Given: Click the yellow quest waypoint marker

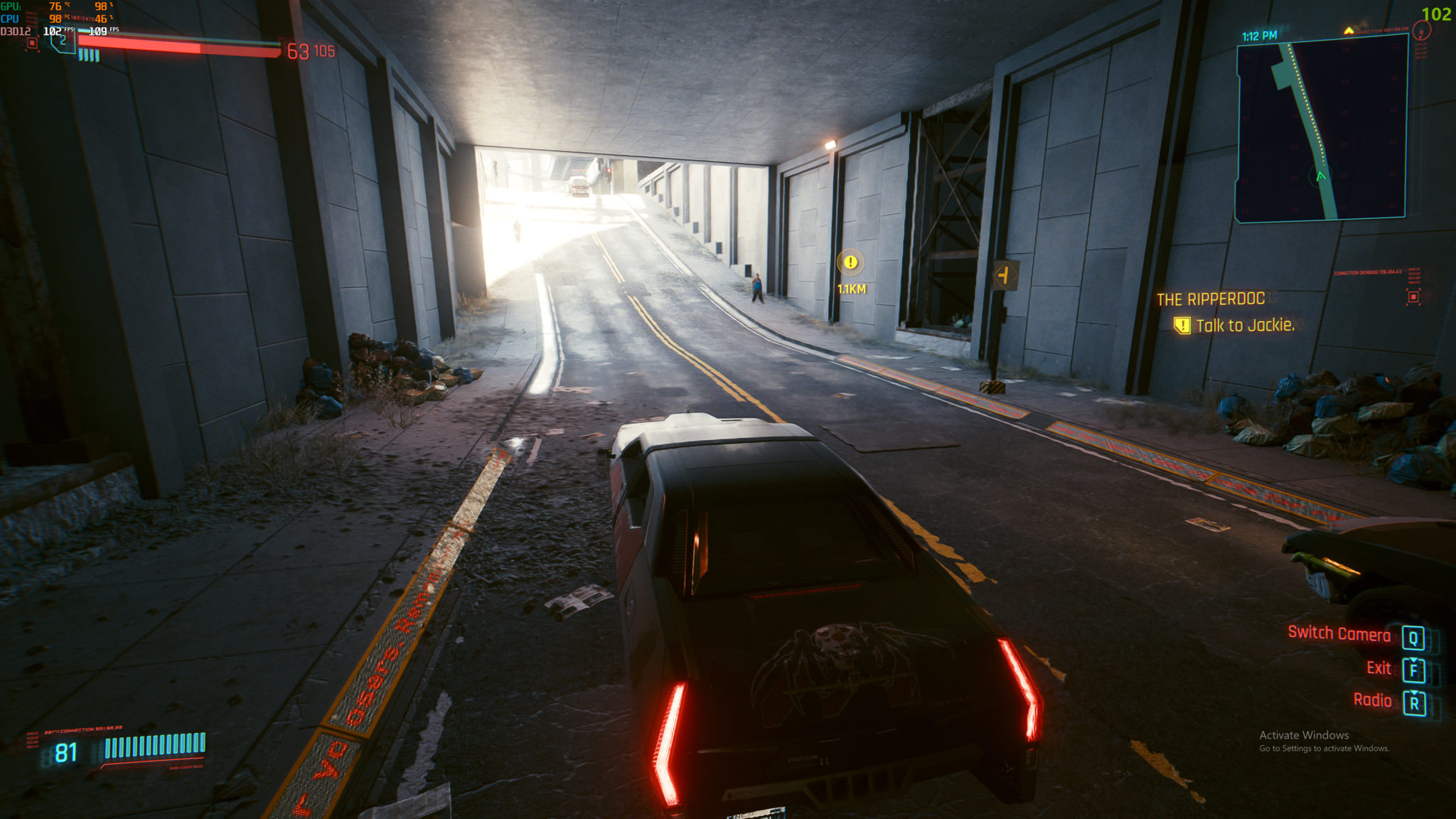Looking at the screenshot, I should click(x=850, y=262).
